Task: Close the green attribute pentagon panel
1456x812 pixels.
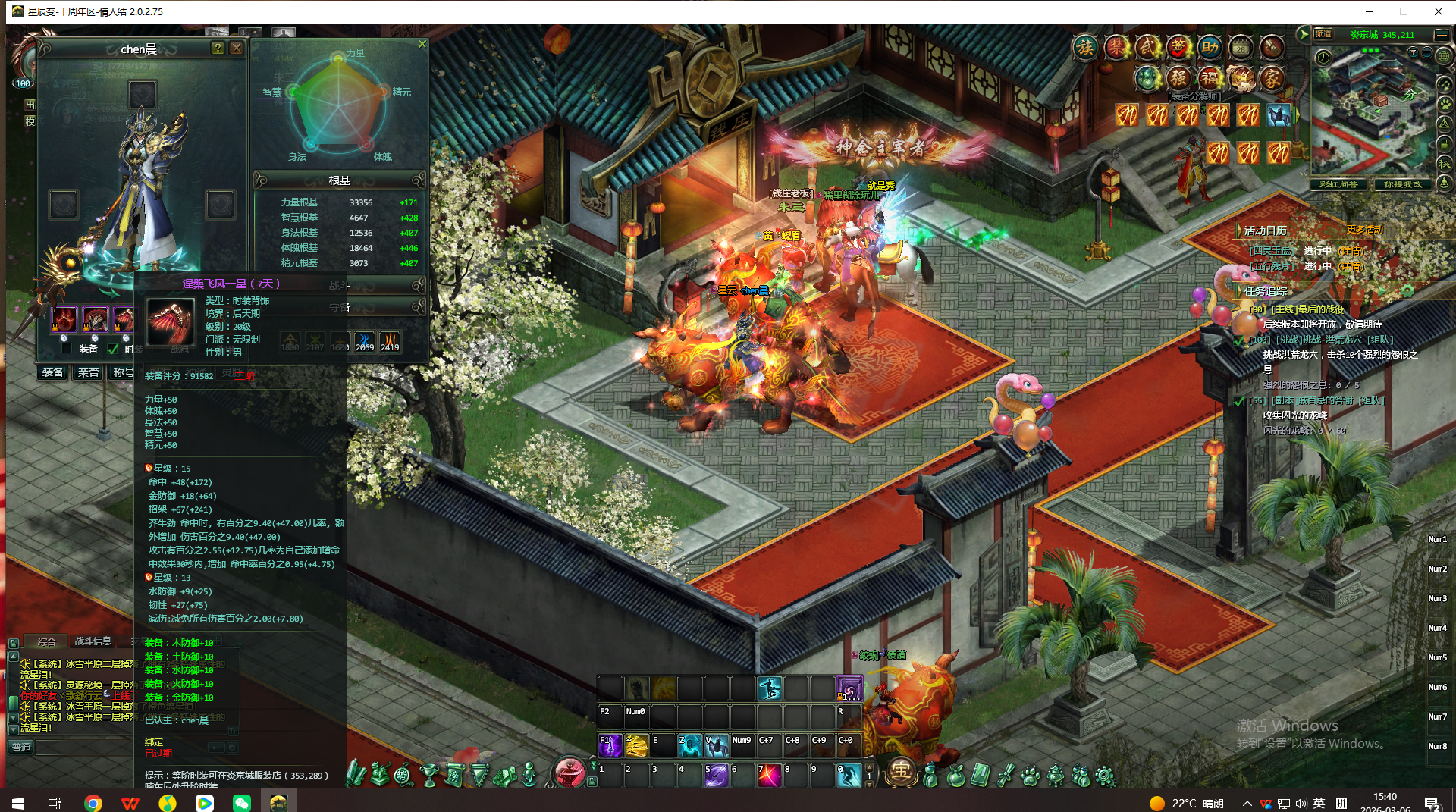Action: [x=422, y=44]
